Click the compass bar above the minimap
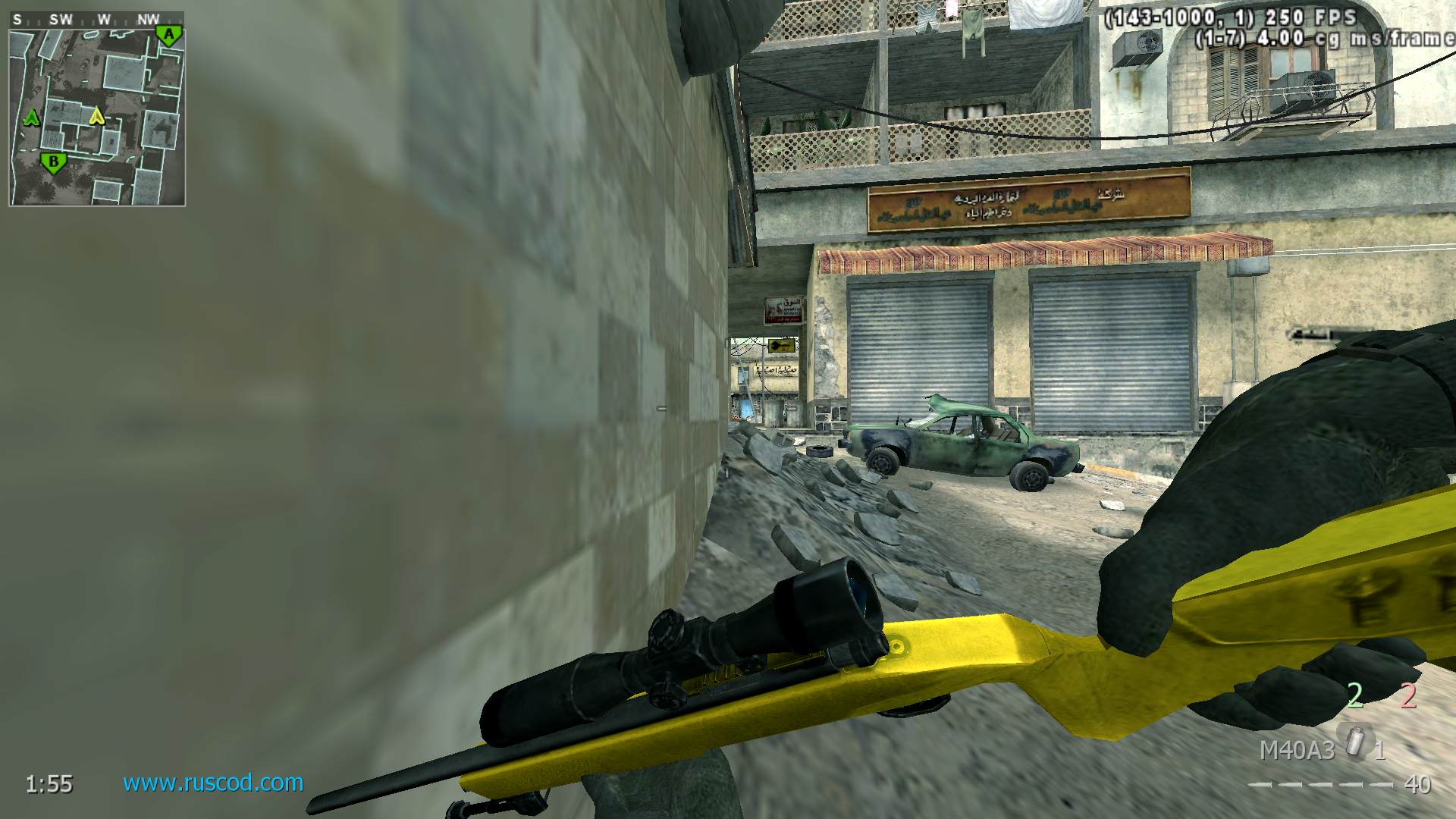Screen dimensions: 1456x819 click(x=96, y=20)
